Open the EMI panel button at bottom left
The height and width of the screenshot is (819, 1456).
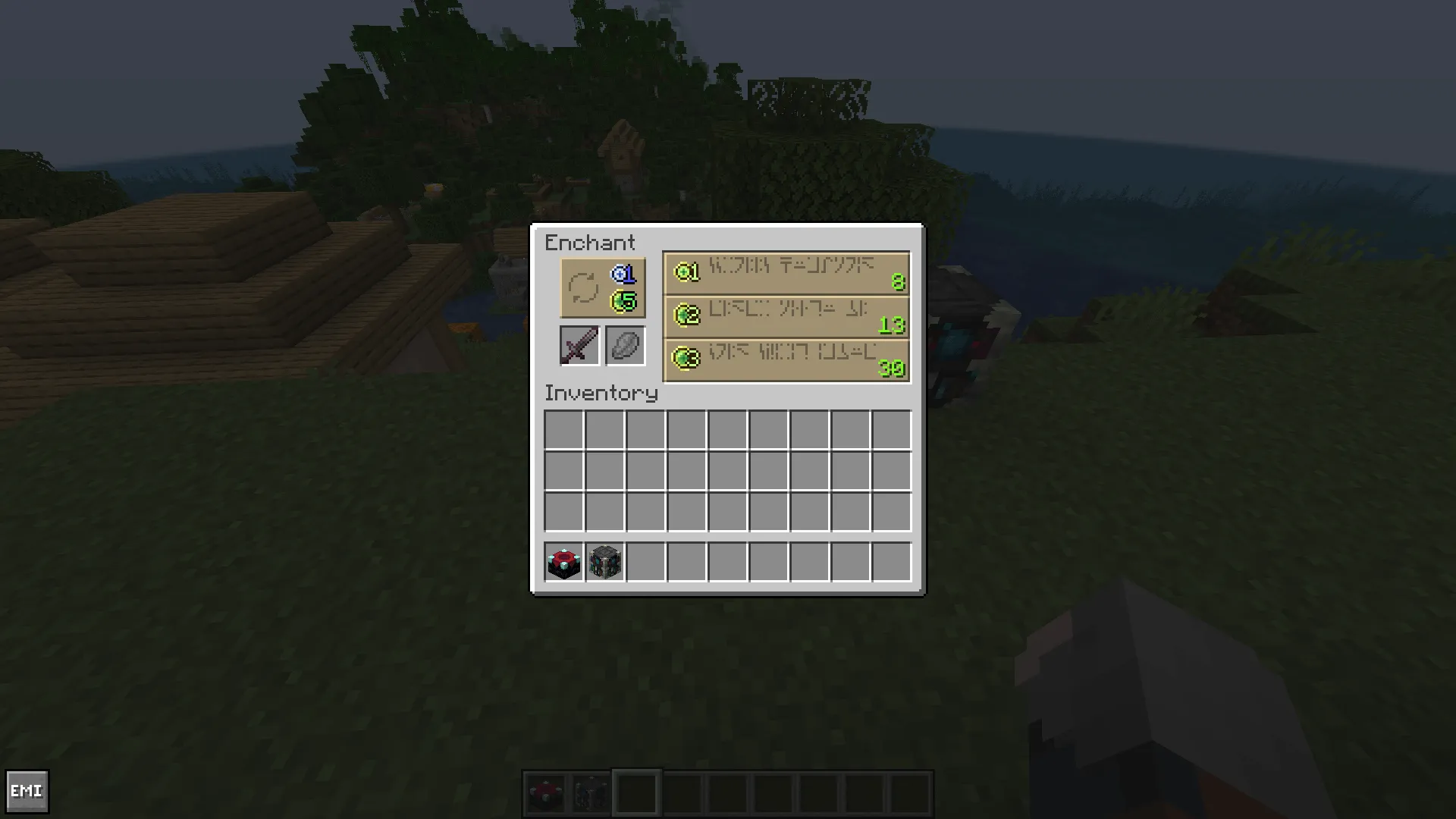point(29,791)
